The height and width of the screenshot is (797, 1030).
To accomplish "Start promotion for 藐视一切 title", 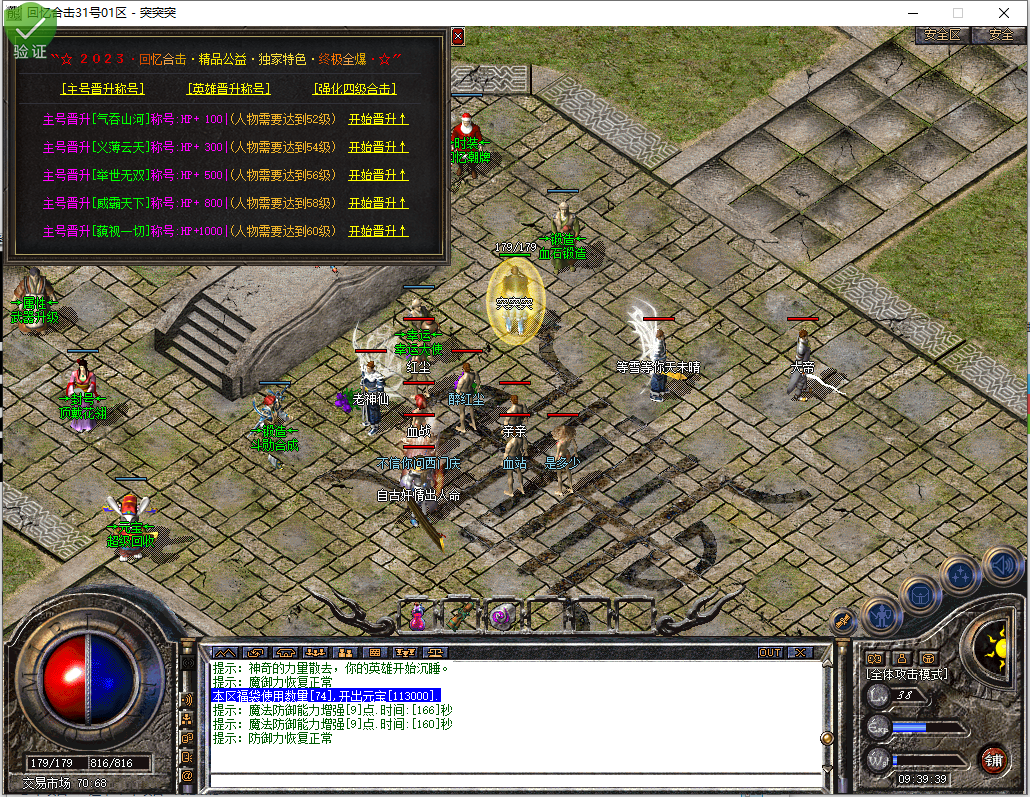I will click(x=378, y=231).
